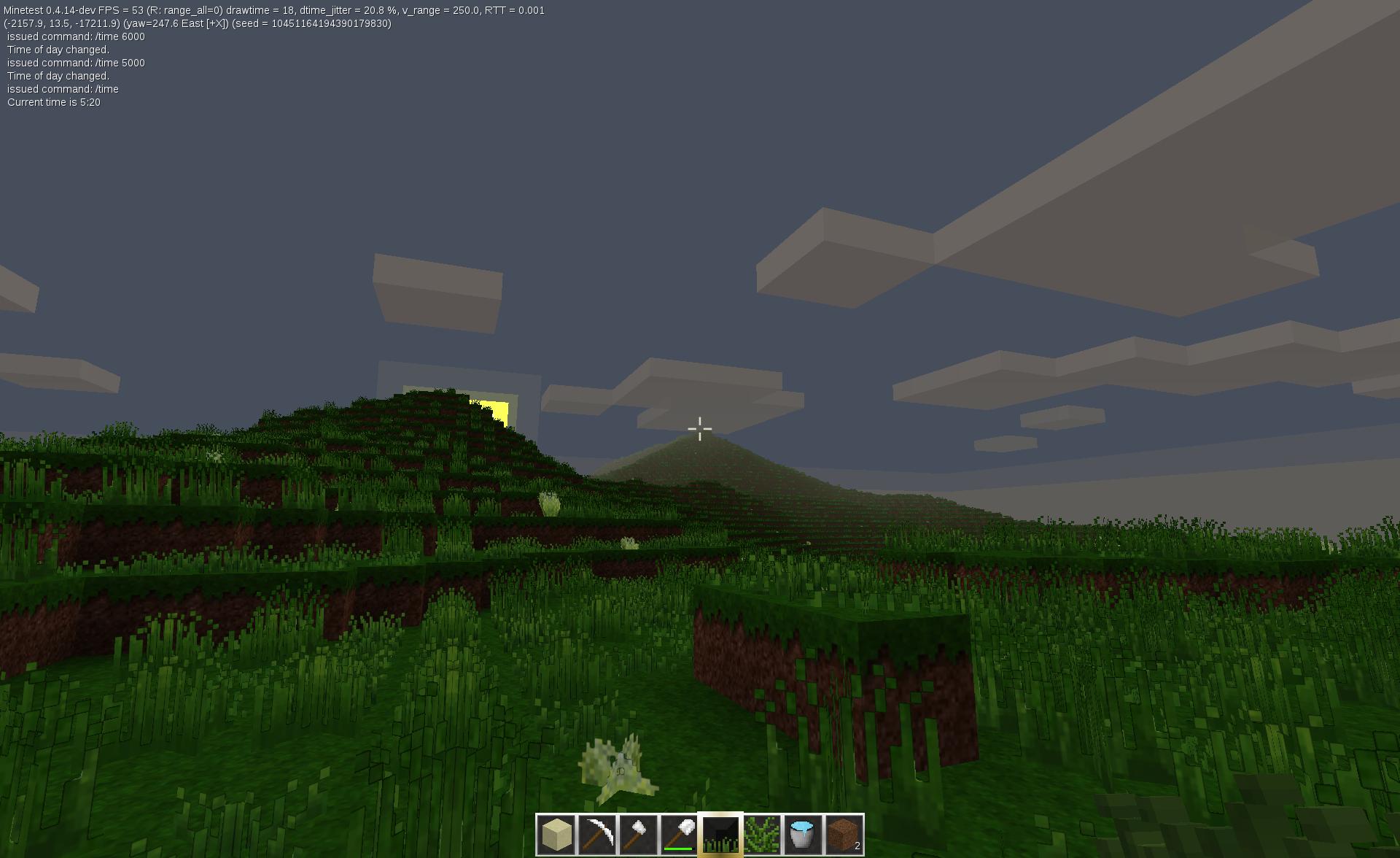The image size is (1400, 858).
Task: Select the mallet tool in the hotbar
Action: click(638, 834)
